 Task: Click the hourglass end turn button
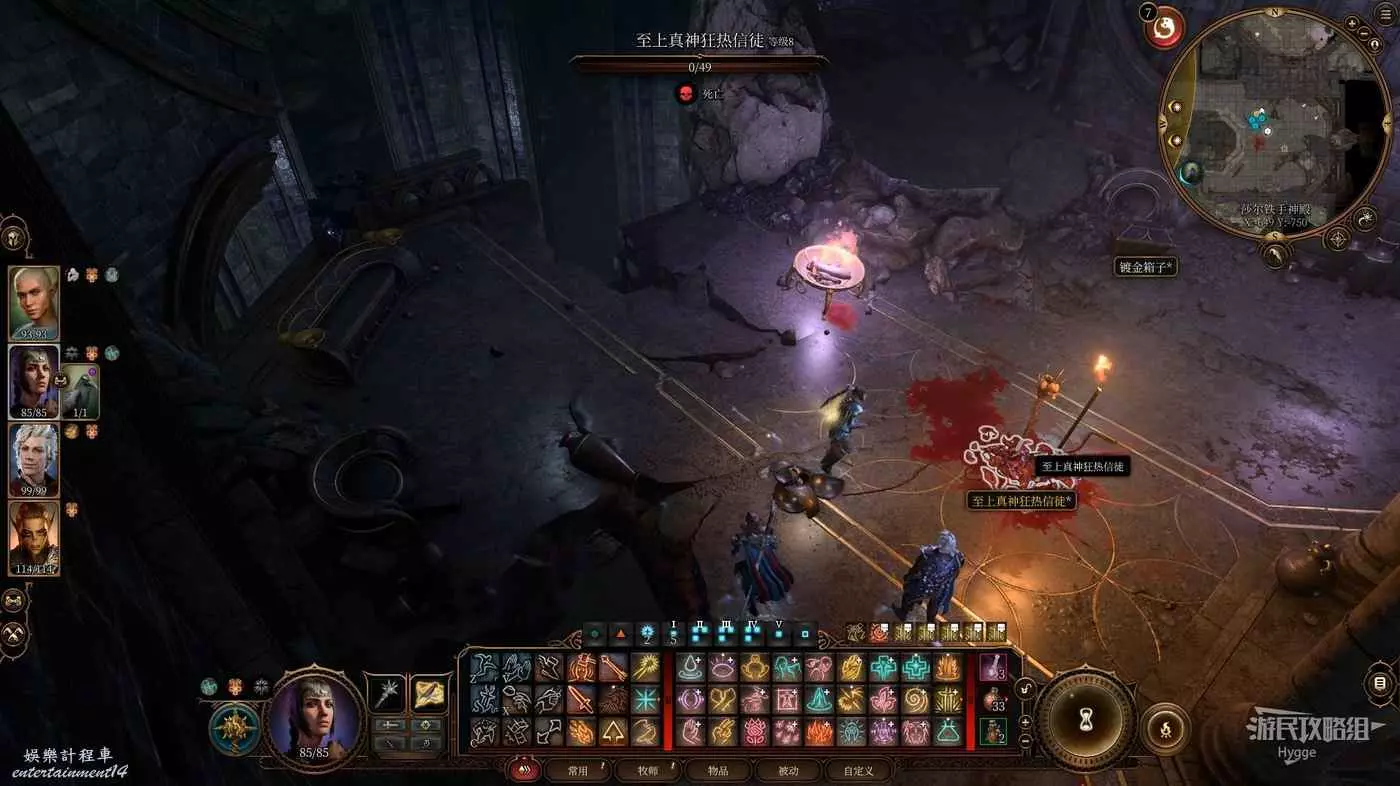pos(1084,717)
